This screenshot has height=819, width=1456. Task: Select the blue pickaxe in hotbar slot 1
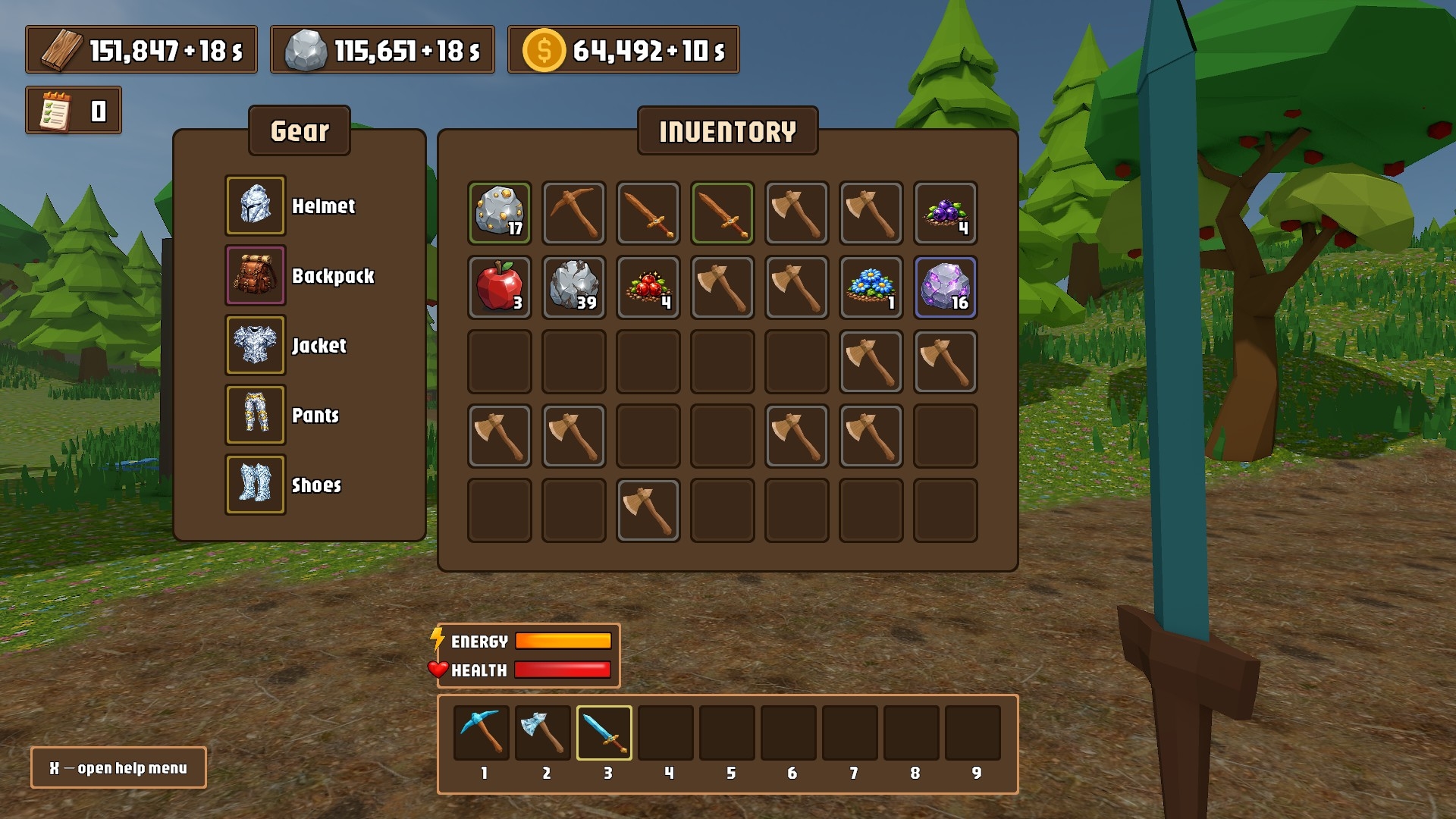pos(482,733)
